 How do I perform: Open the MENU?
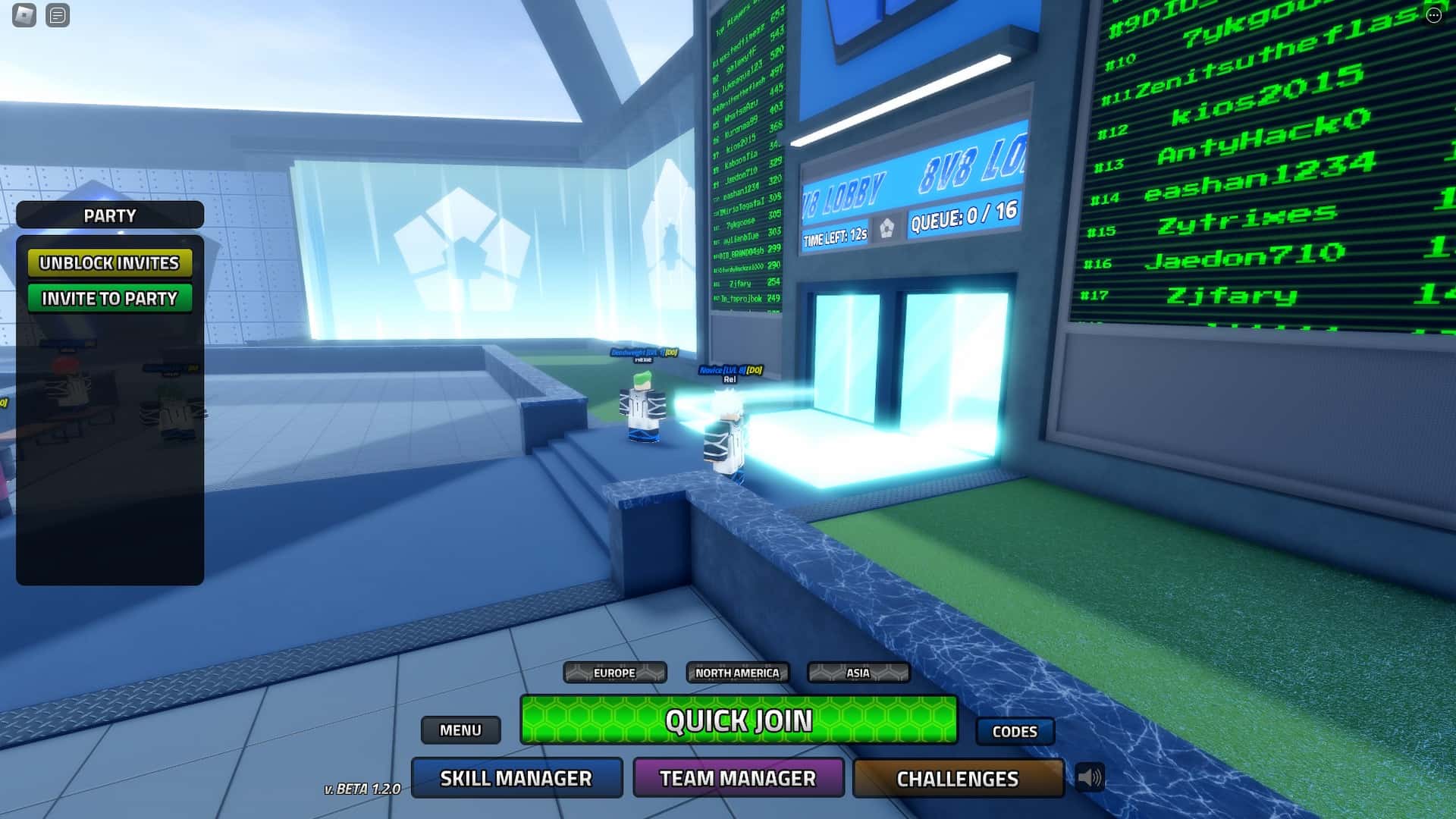[x=460, y=730]
